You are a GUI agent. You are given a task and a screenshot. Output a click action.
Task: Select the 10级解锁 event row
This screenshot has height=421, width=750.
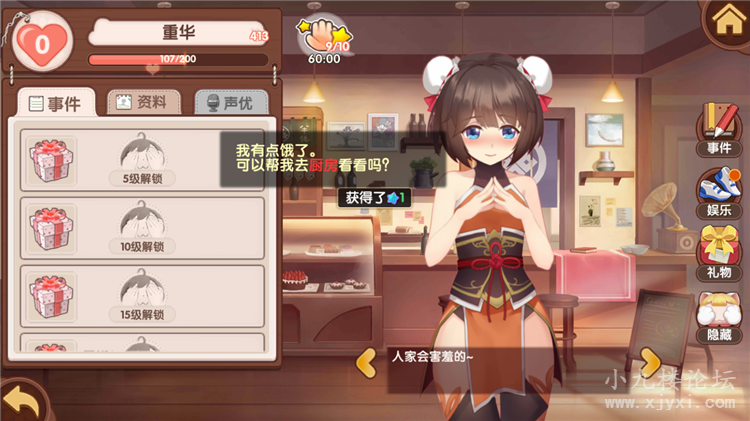142,228
